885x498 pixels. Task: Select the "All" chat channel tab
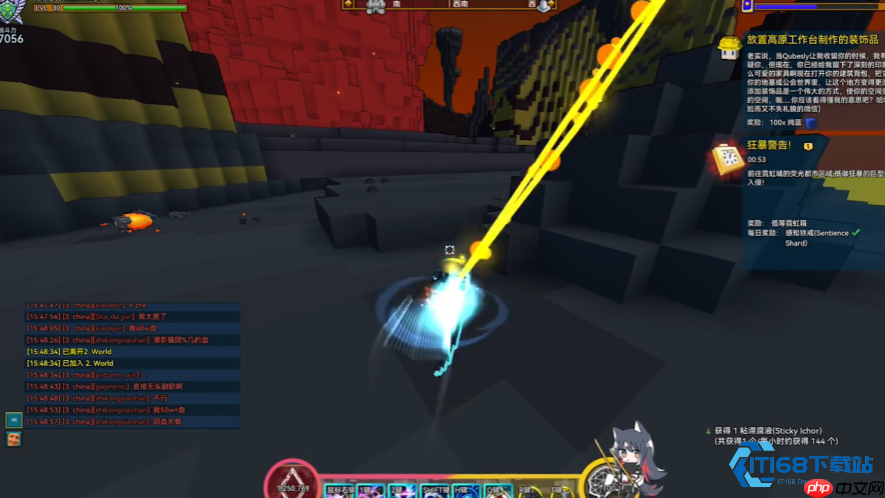[x=13, y=420]
